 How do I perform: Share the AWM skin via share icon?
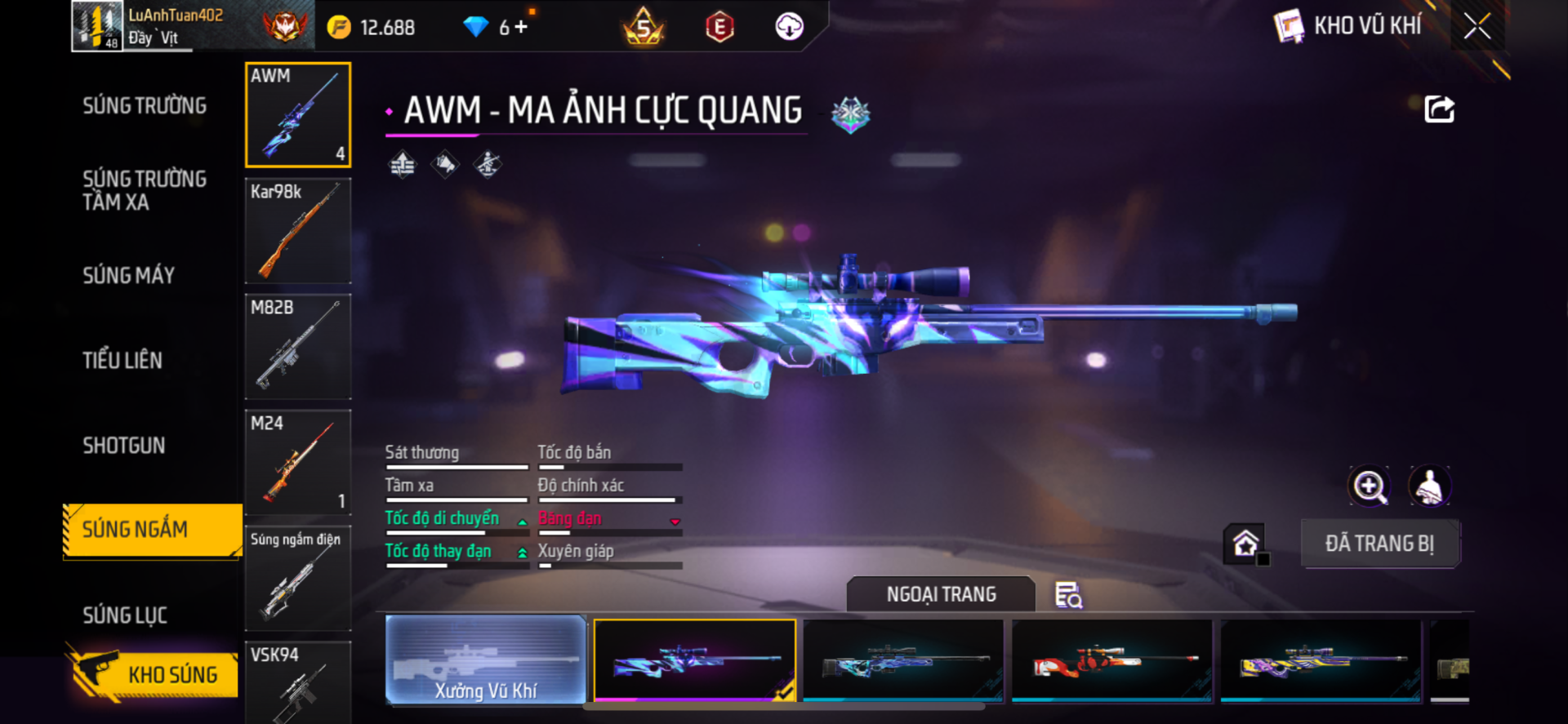pyautogui.click(x=1439, y=109)
